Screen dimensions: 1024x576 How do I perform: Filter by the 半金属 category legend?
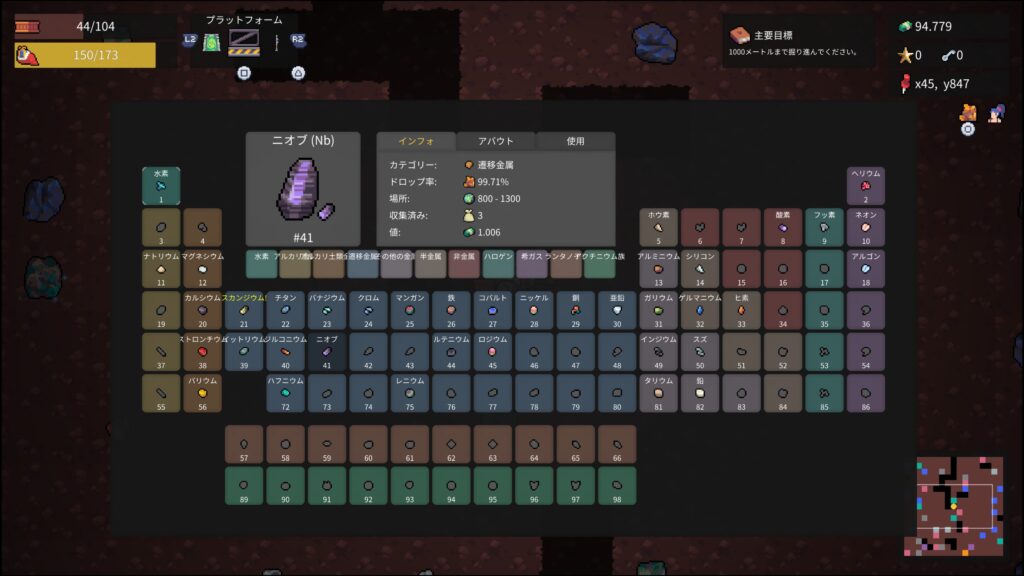tap(431, 264)
